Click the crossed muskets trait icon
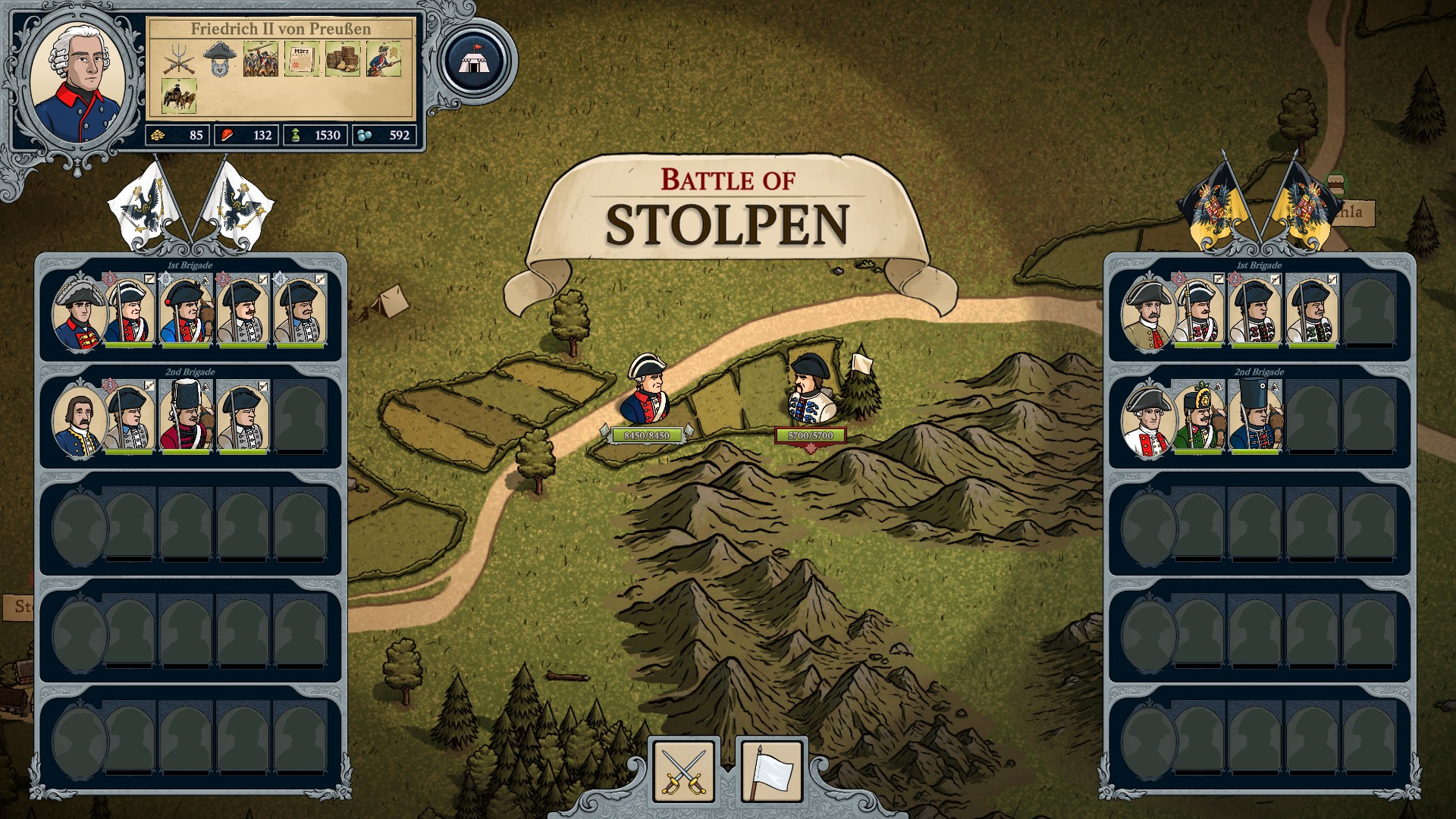The width and height of the screenshot is (1456, 819). (x=179, y=59)
